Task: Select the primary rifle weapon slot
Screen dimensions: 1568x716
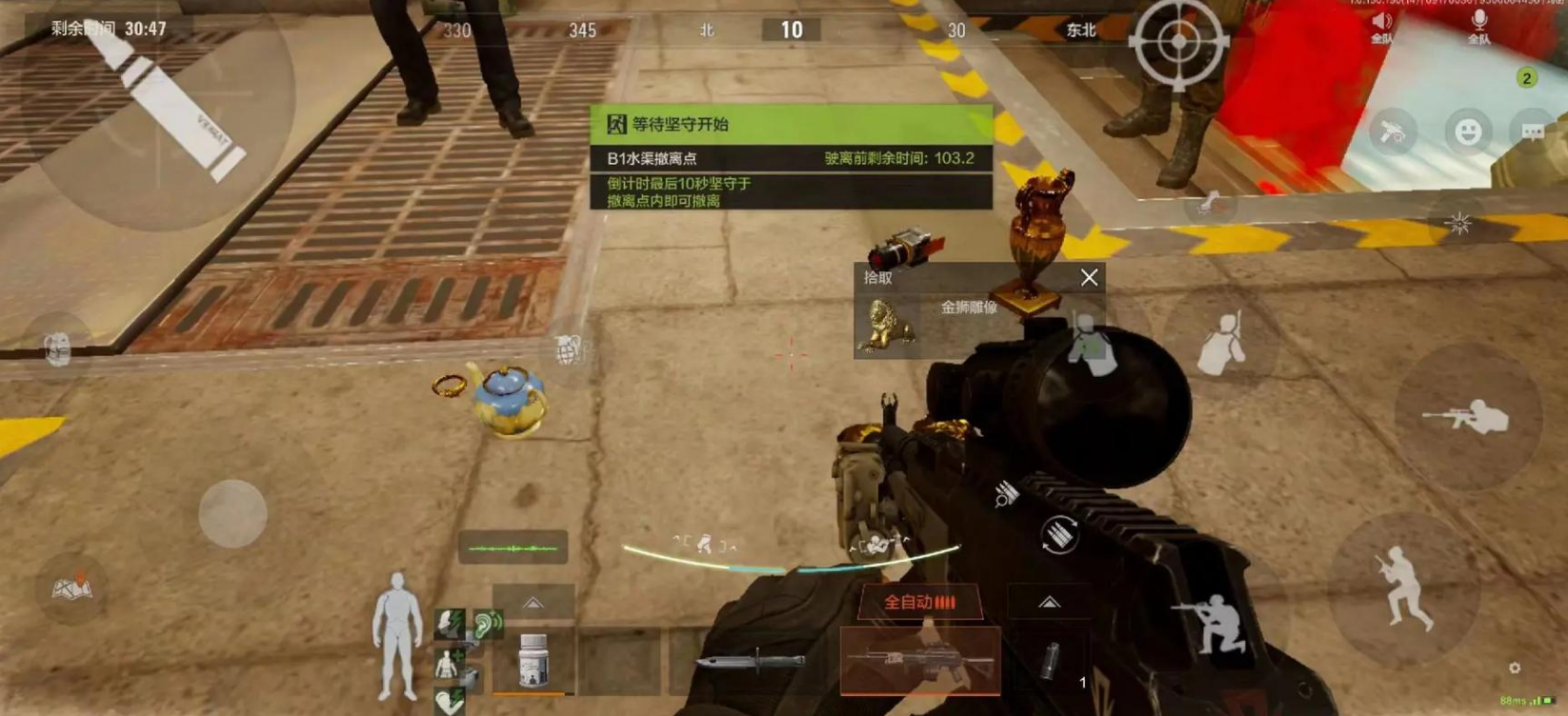Action: click(919, 660)
